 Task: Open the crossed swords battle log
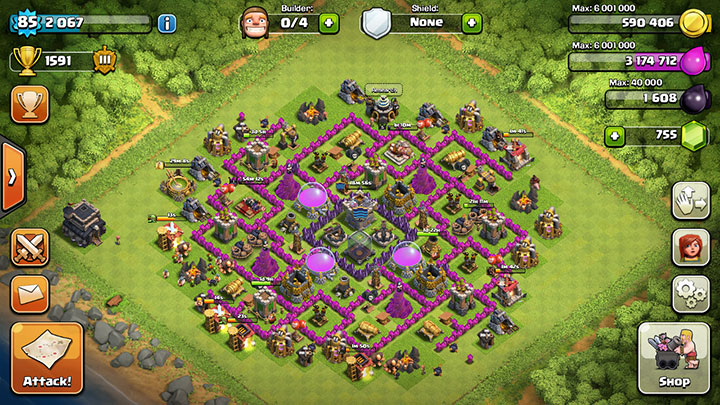tap(28, 247)
